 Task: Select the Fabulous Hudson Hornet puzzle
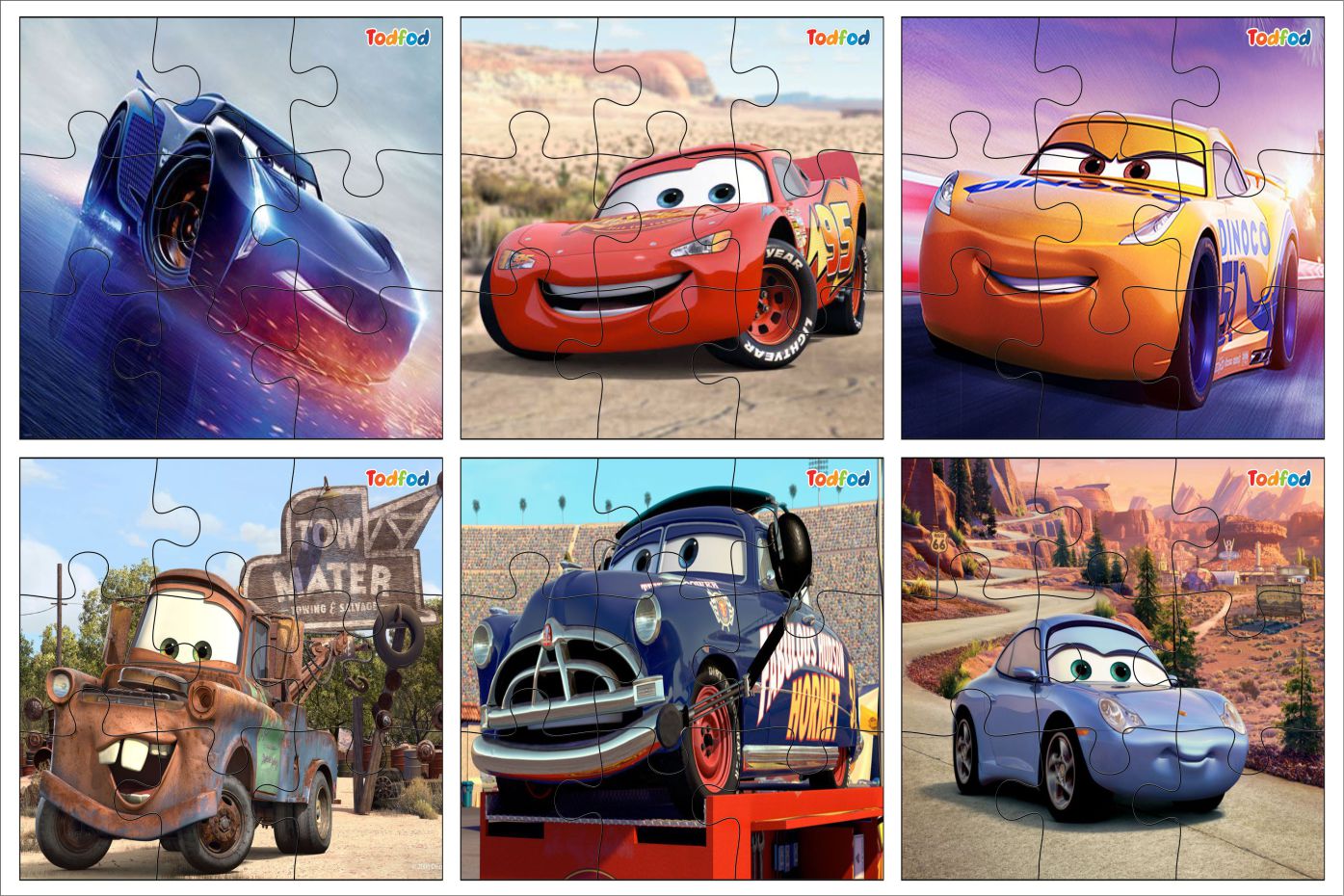pyautogui.click(x=672, y=669)
